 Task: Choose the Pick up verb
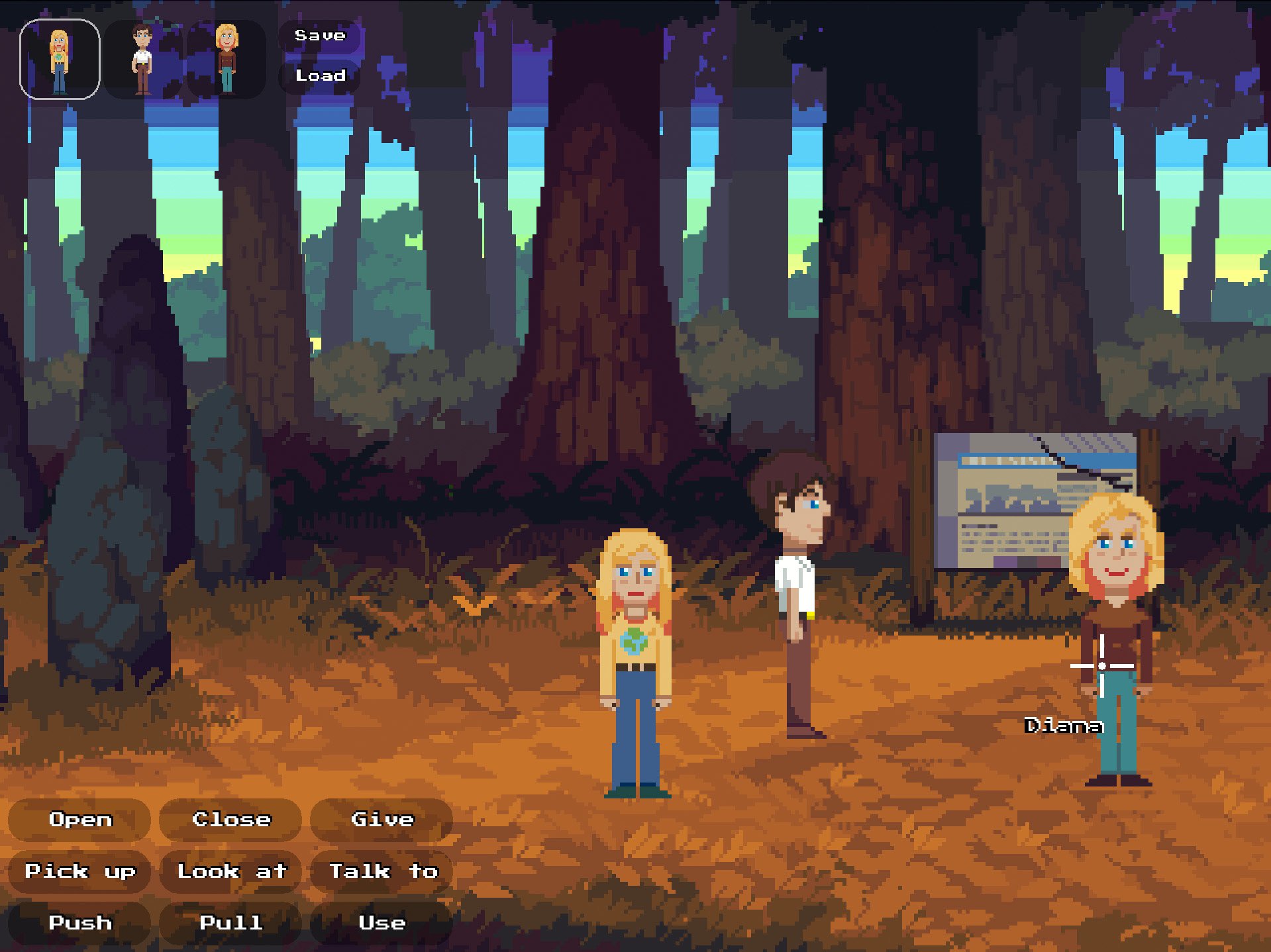pos(80,871)
